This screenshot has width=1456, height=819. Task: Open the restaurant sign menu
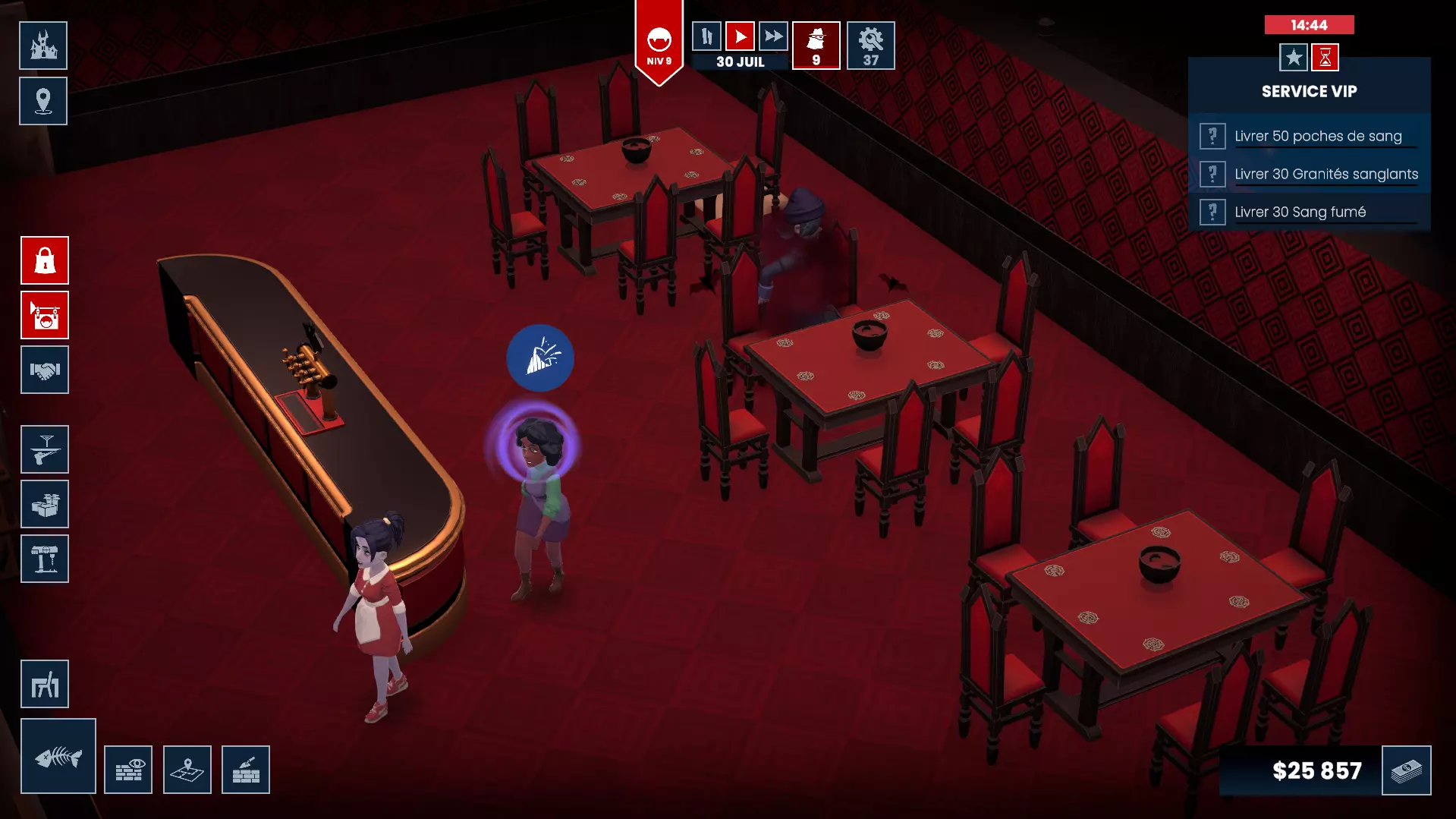[x=45, y=315]
